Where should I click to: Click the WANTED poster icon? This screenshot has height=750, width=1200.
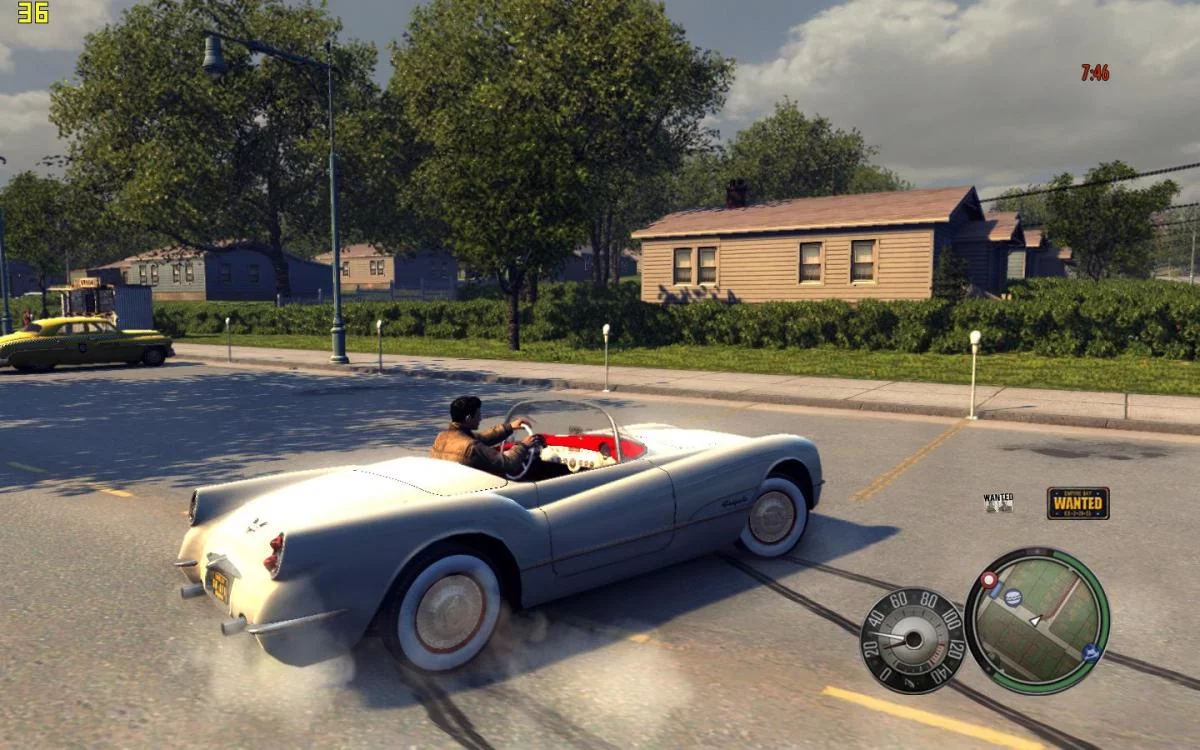pyautogui.click(x=997, y=502)
